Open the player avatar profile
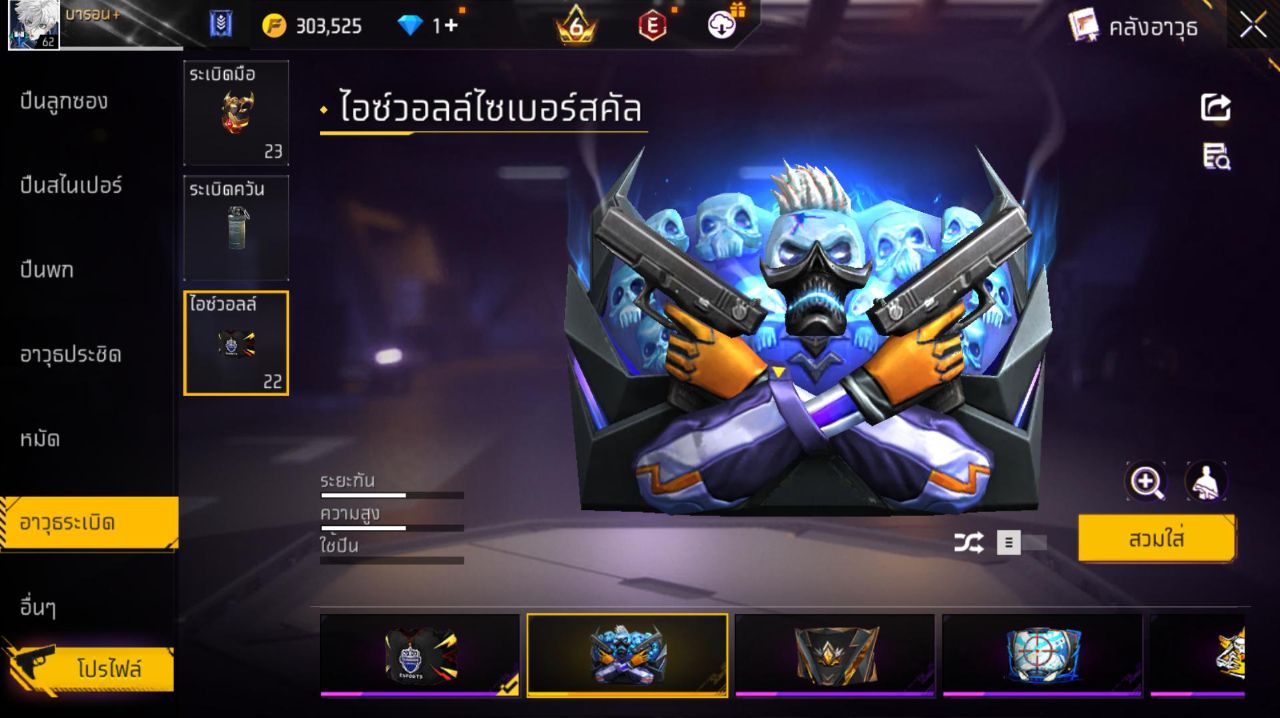1280x718 pixels. [x=34, y=25]
